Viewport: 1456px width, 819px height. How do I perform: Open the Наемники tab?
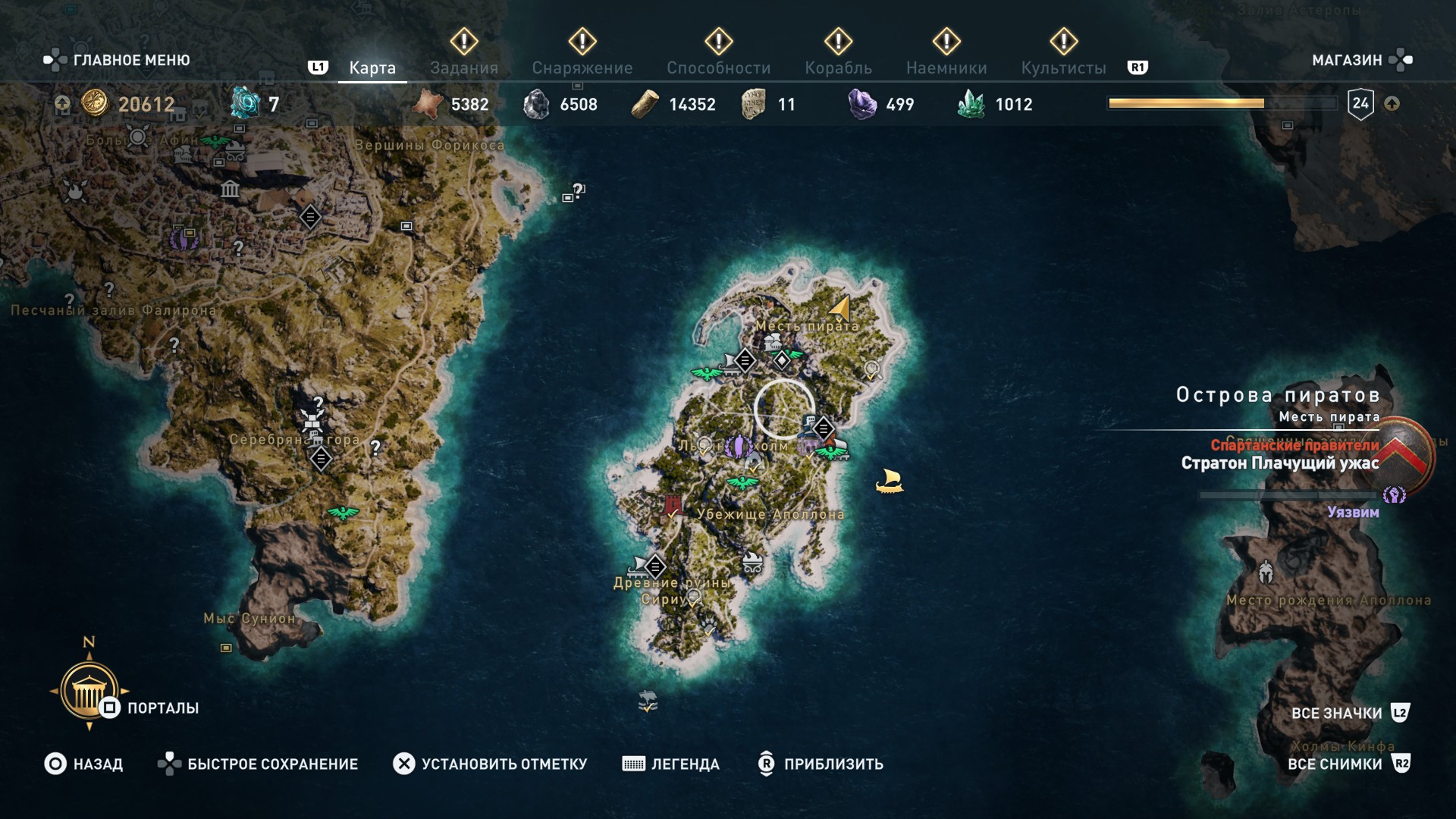coord(946,67)
